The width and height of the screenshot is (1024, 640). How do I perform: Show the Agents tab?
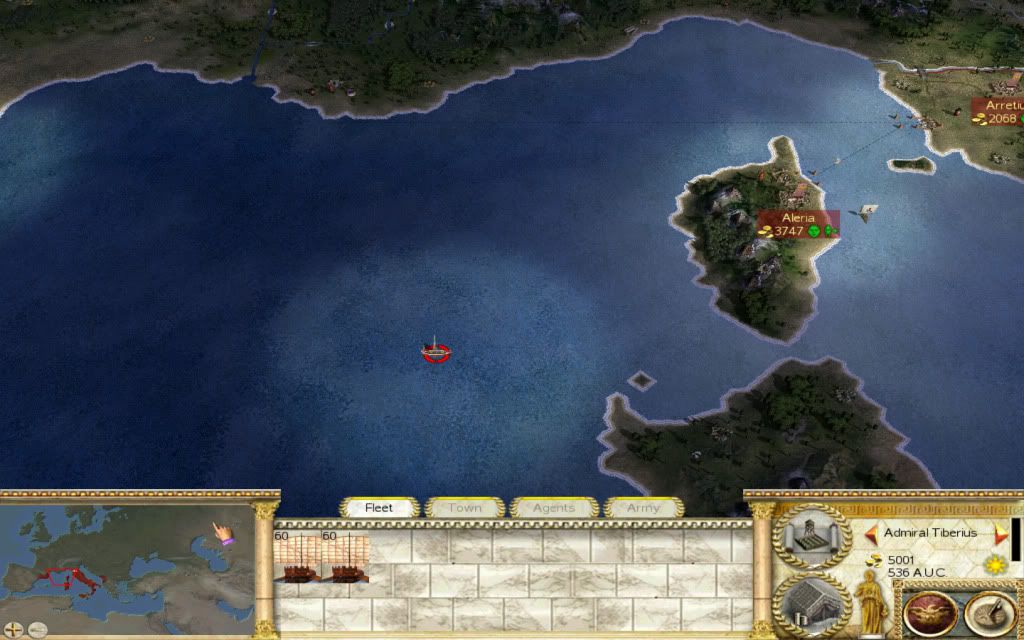point(553,508)
